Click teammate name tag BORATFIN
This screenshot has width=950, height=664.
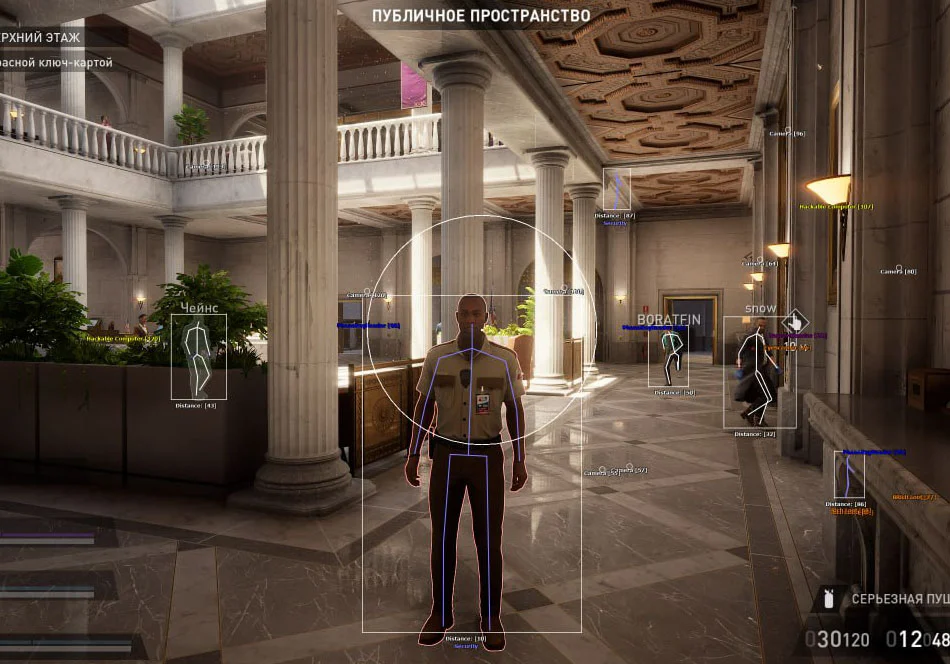pyautogui.click(x=669, y=318)
